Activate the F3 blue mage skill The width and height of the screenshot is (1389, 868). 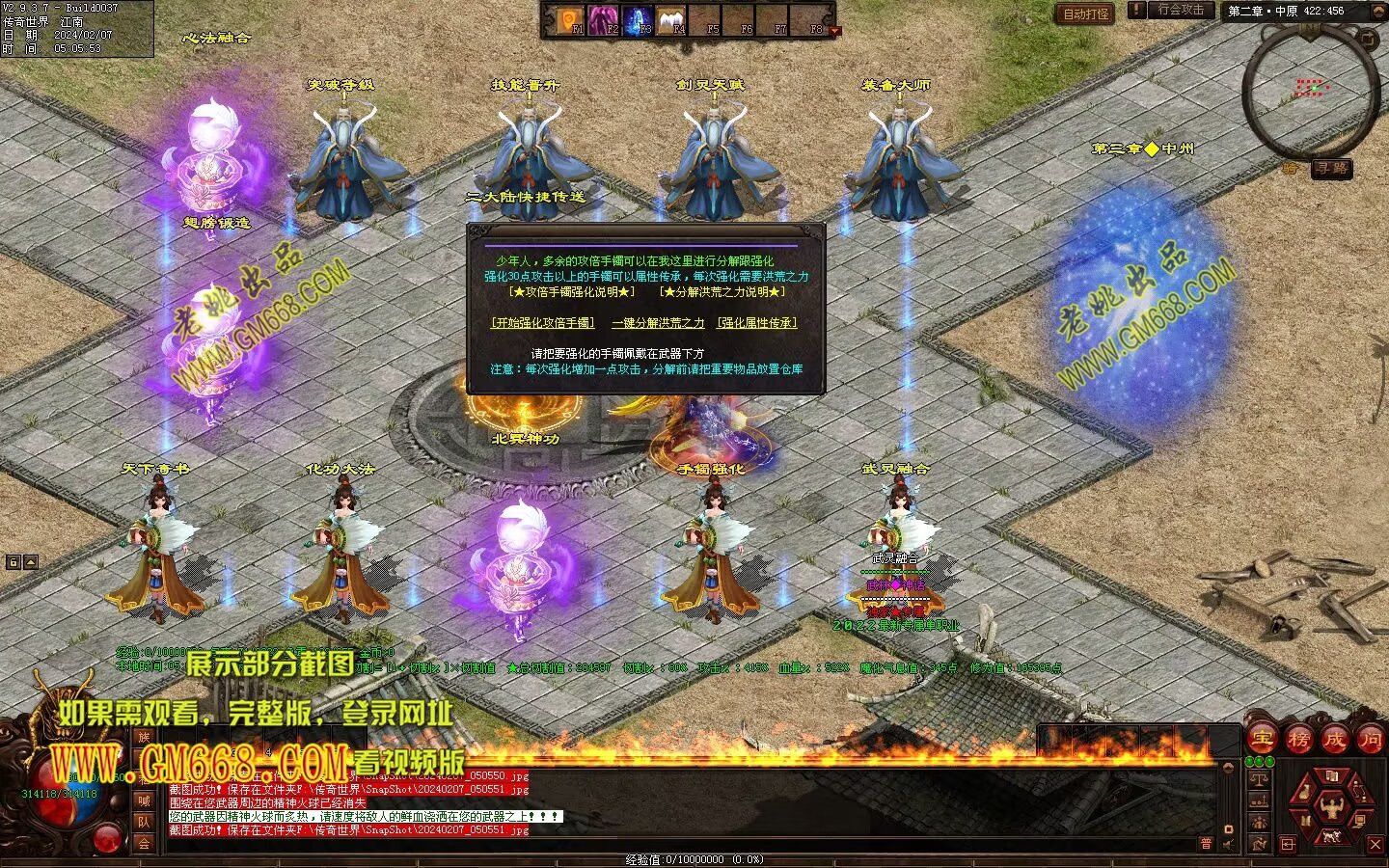tap(639, 19)
